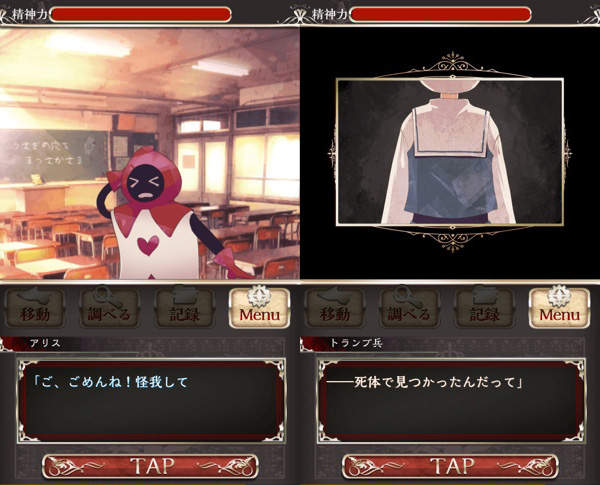Tap the TAP button under トランプ兵's dialogue
The height and width of the screenshot is (485, 600).
[450, 466]
